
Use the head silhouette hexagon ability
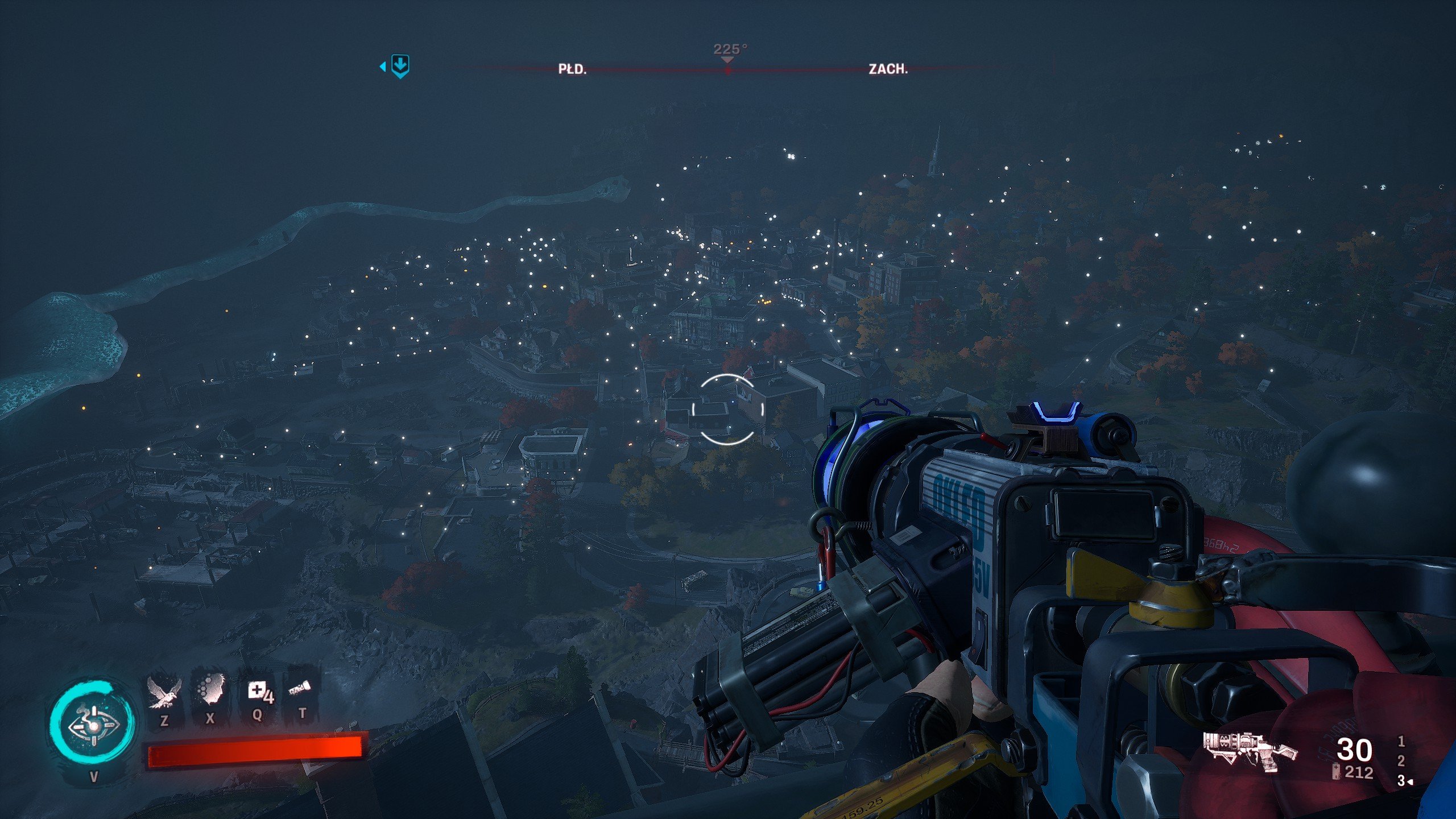[x=210, y=692]
